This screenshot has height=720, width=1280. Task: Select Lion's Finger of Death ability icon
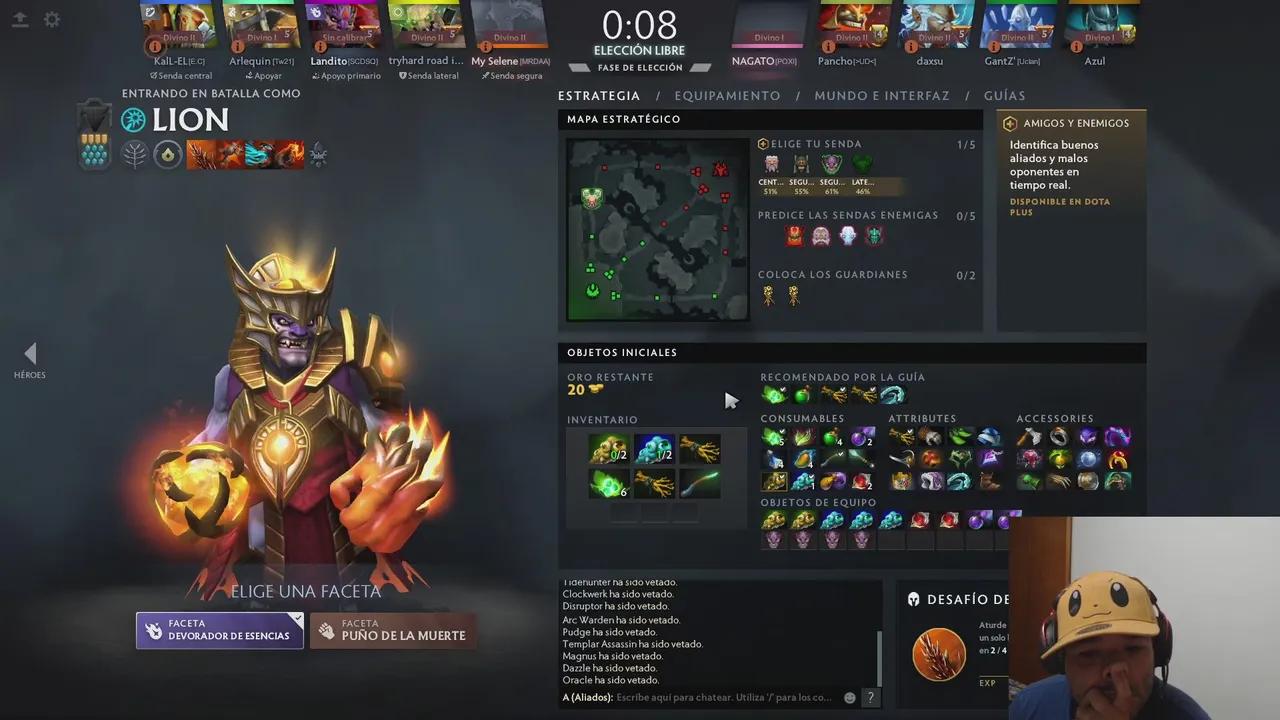tap(289, 155)
